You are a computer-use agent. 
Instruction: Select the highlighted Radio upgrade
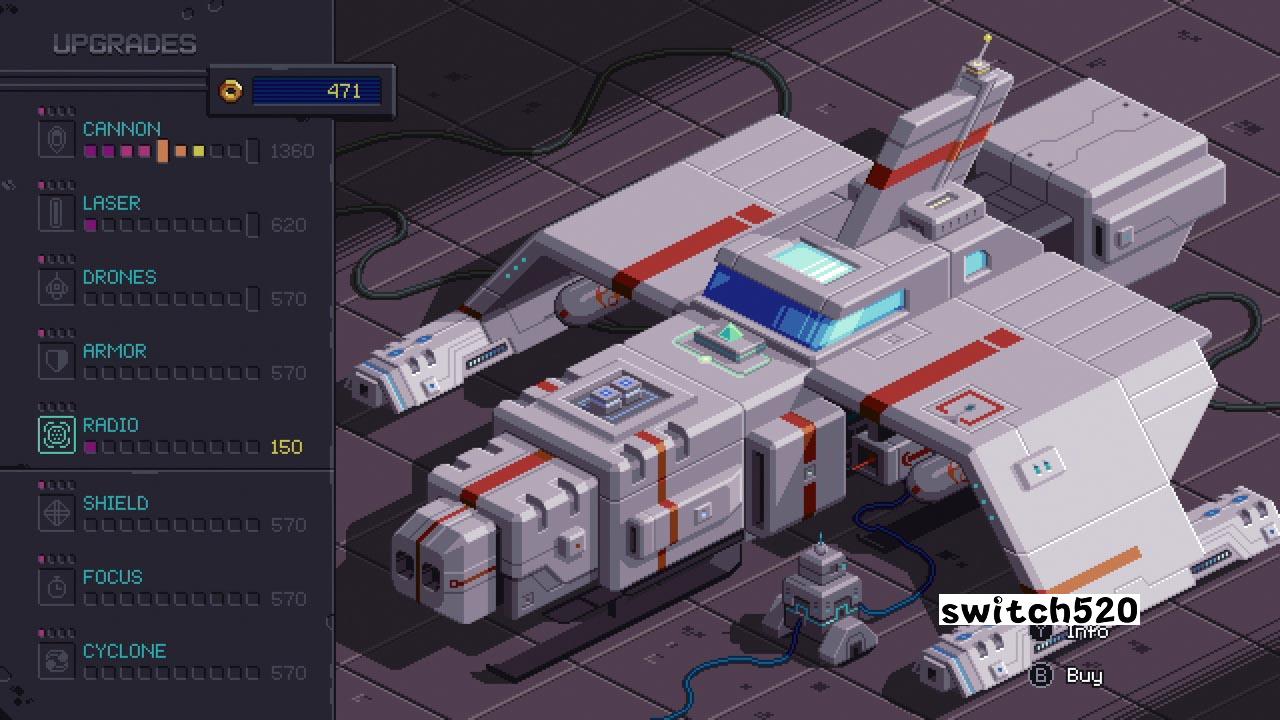coord(110,425)
